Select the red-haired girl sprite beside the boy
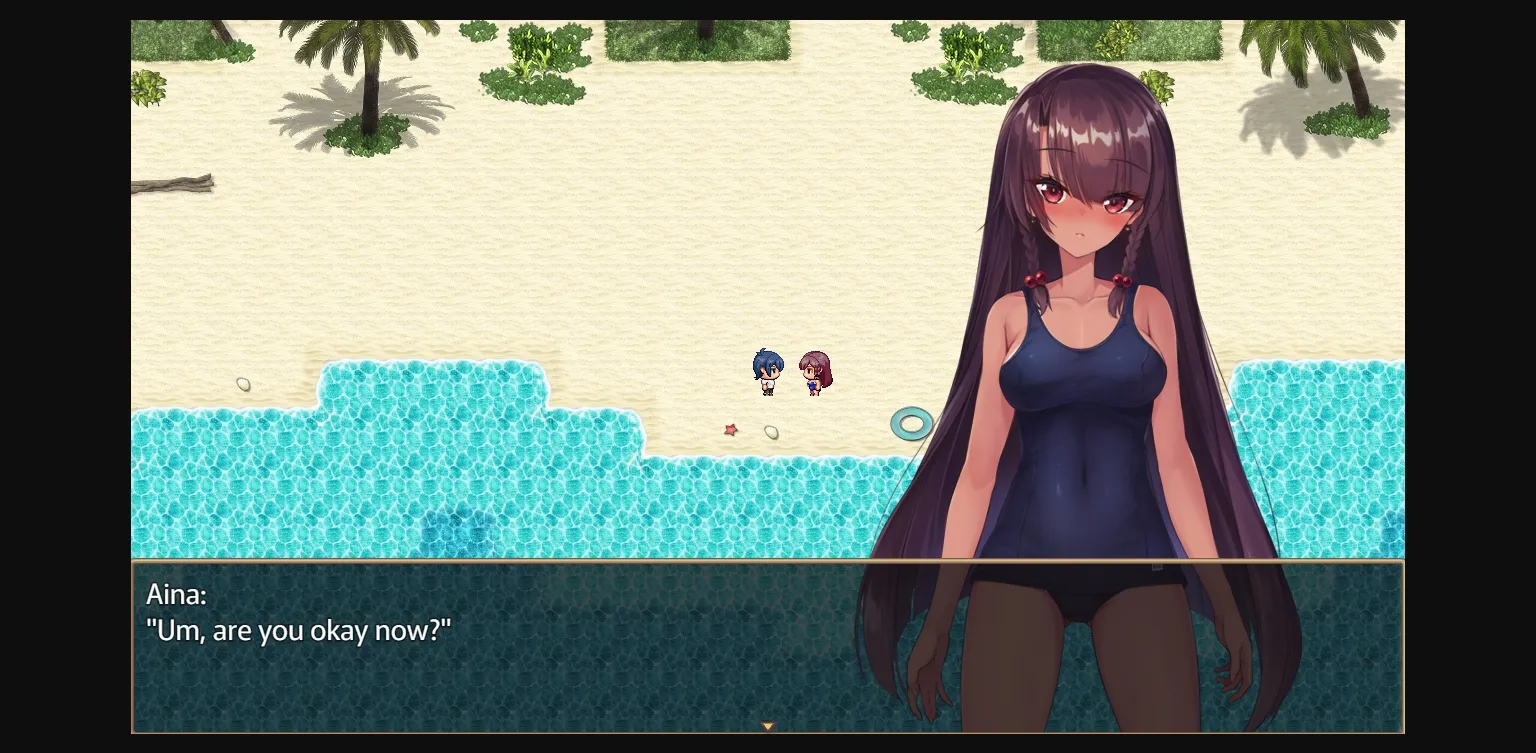This screenshot has height=753, width=1536. [x=813, y=373]
